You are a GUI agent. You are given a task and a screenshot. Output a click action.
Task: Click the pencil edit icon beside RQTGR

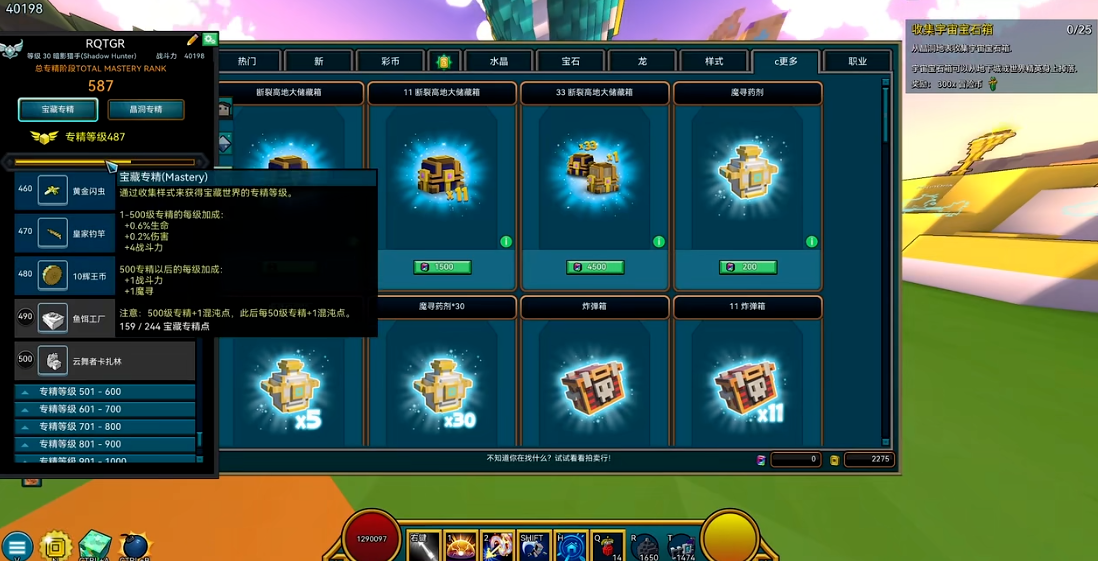pos(192,41)
